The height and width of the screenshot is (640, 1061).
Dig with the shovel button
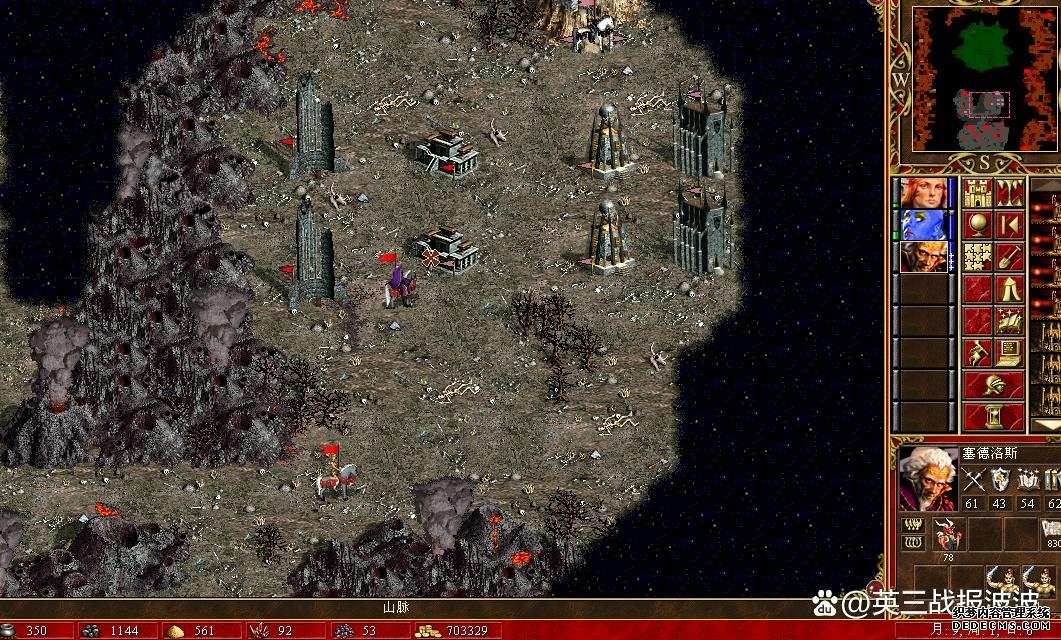[x=1009, y=256]
